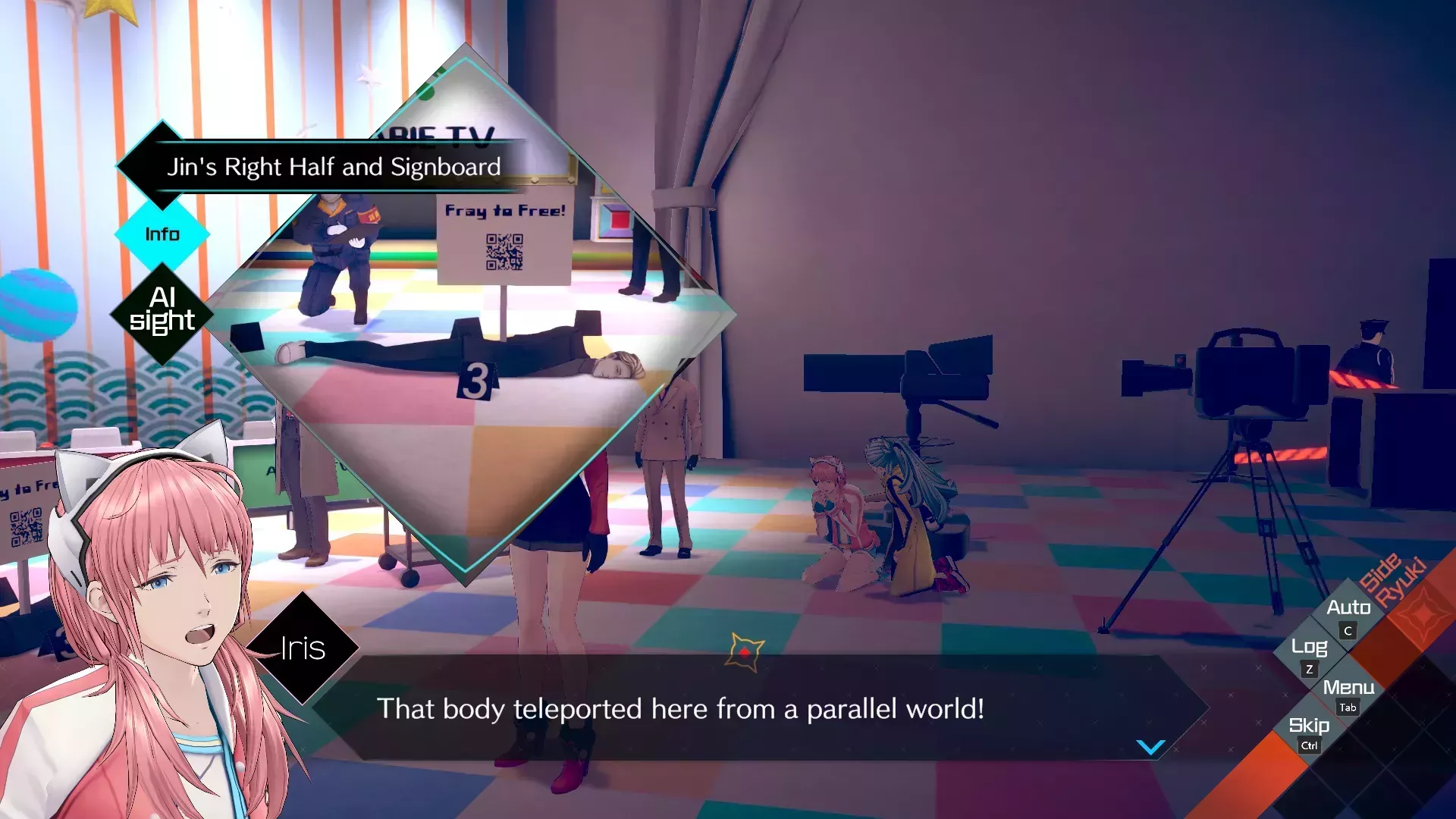
Task: Click the C key icon under Auto
Action: (1348, 631)
